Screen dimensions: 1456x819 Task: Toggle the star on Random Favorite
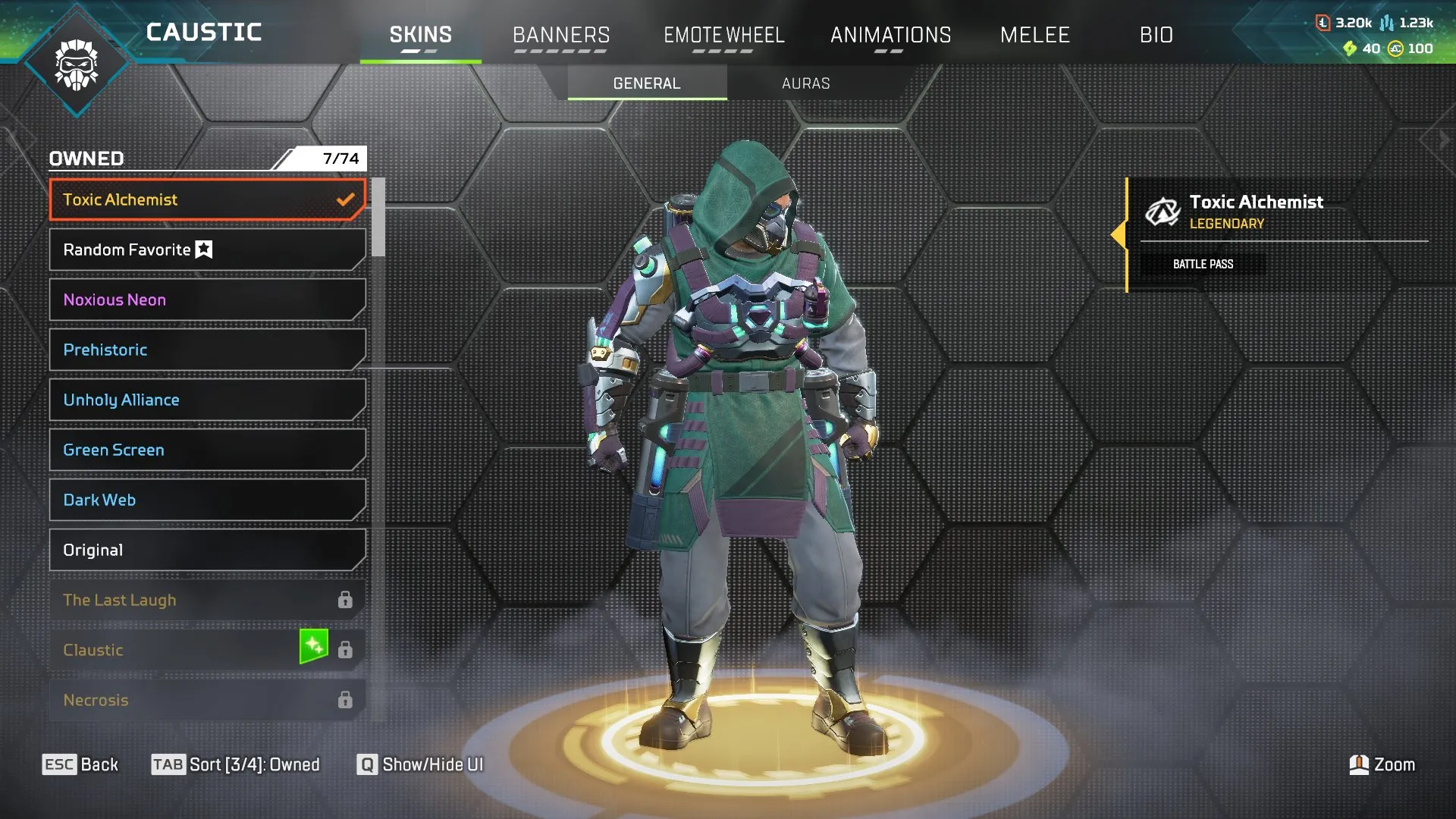[203, 248]
